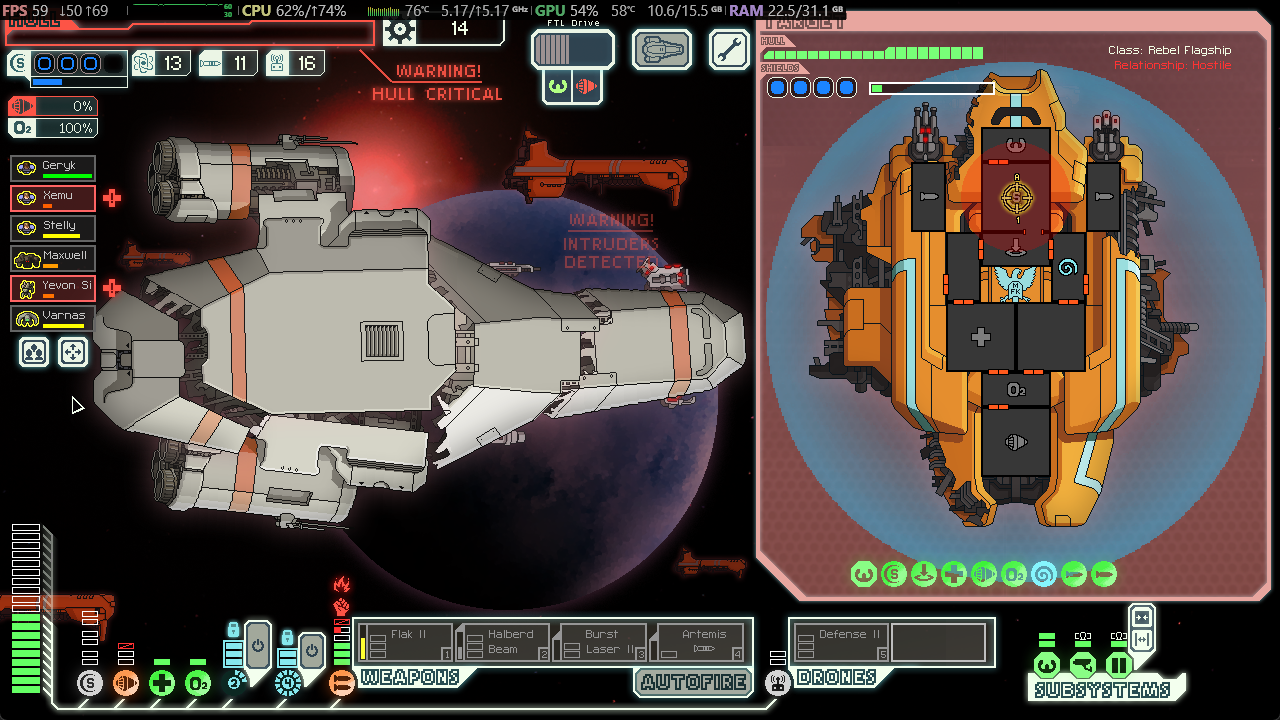Select crew member Xemu
This screenshot has height=720, width=1280.
tap(54, 198)
